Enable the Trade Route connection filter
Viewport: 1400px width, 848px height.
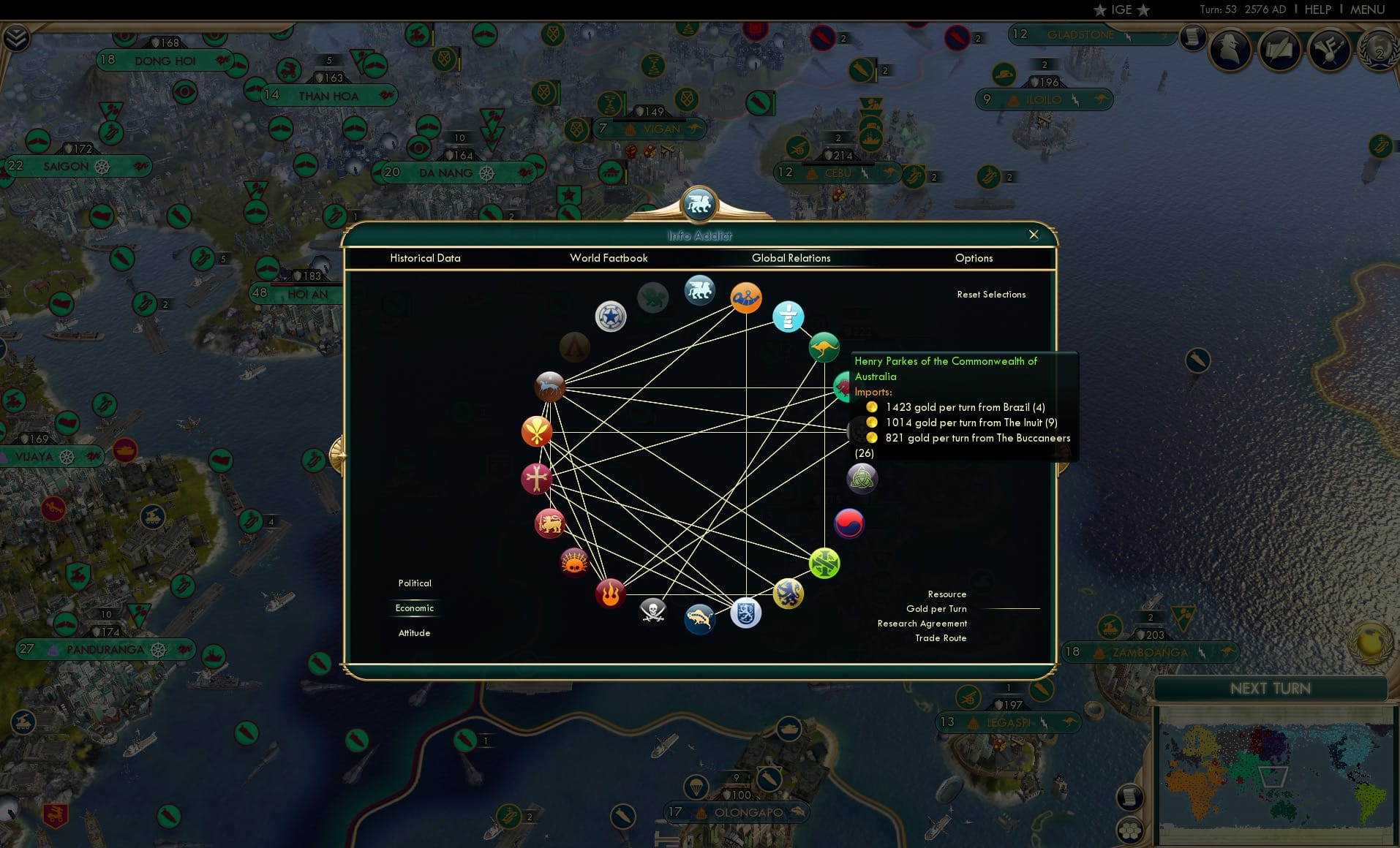click(940, 637)
